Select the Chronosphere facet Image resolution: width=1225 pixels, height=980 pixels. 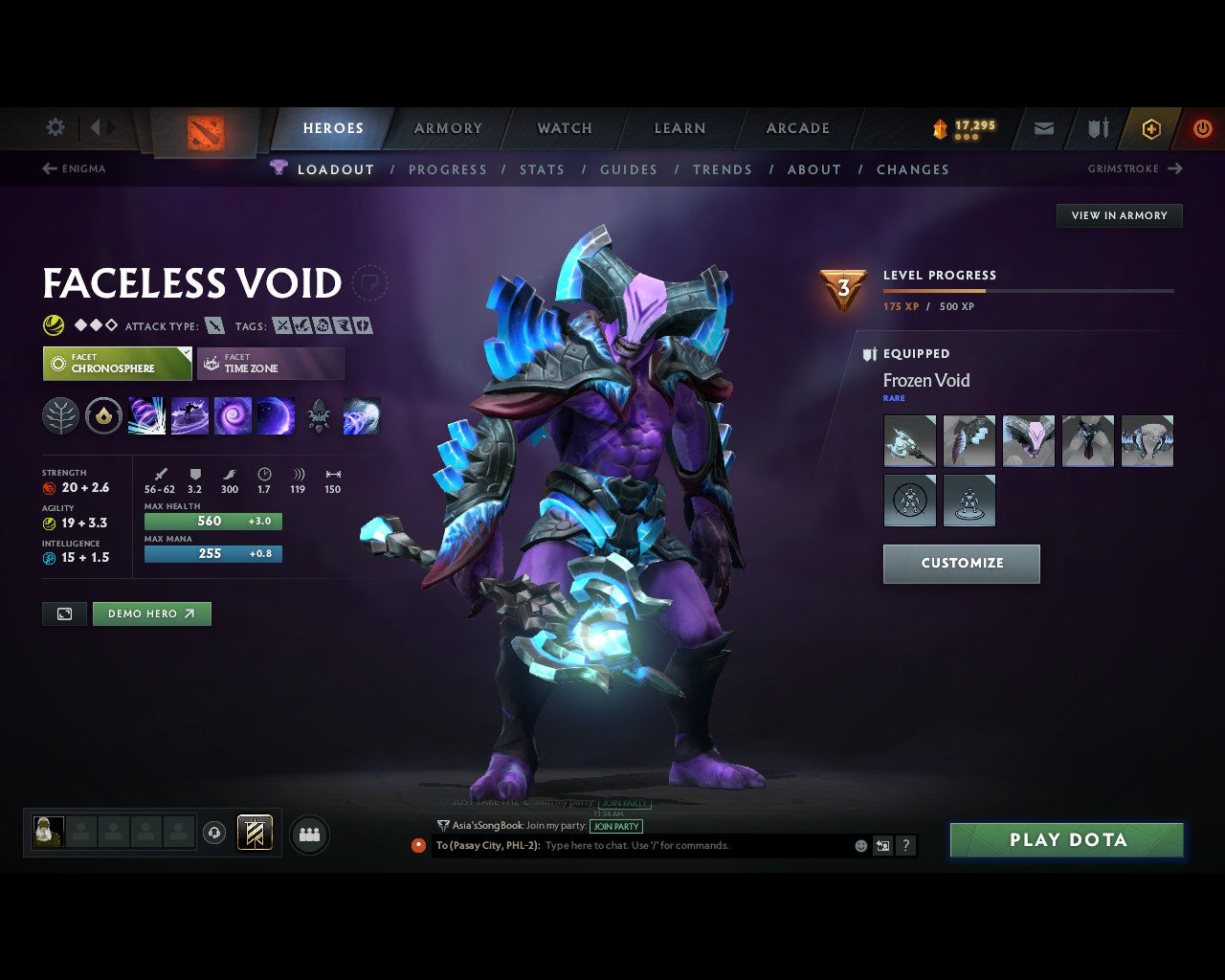point(116,364)
